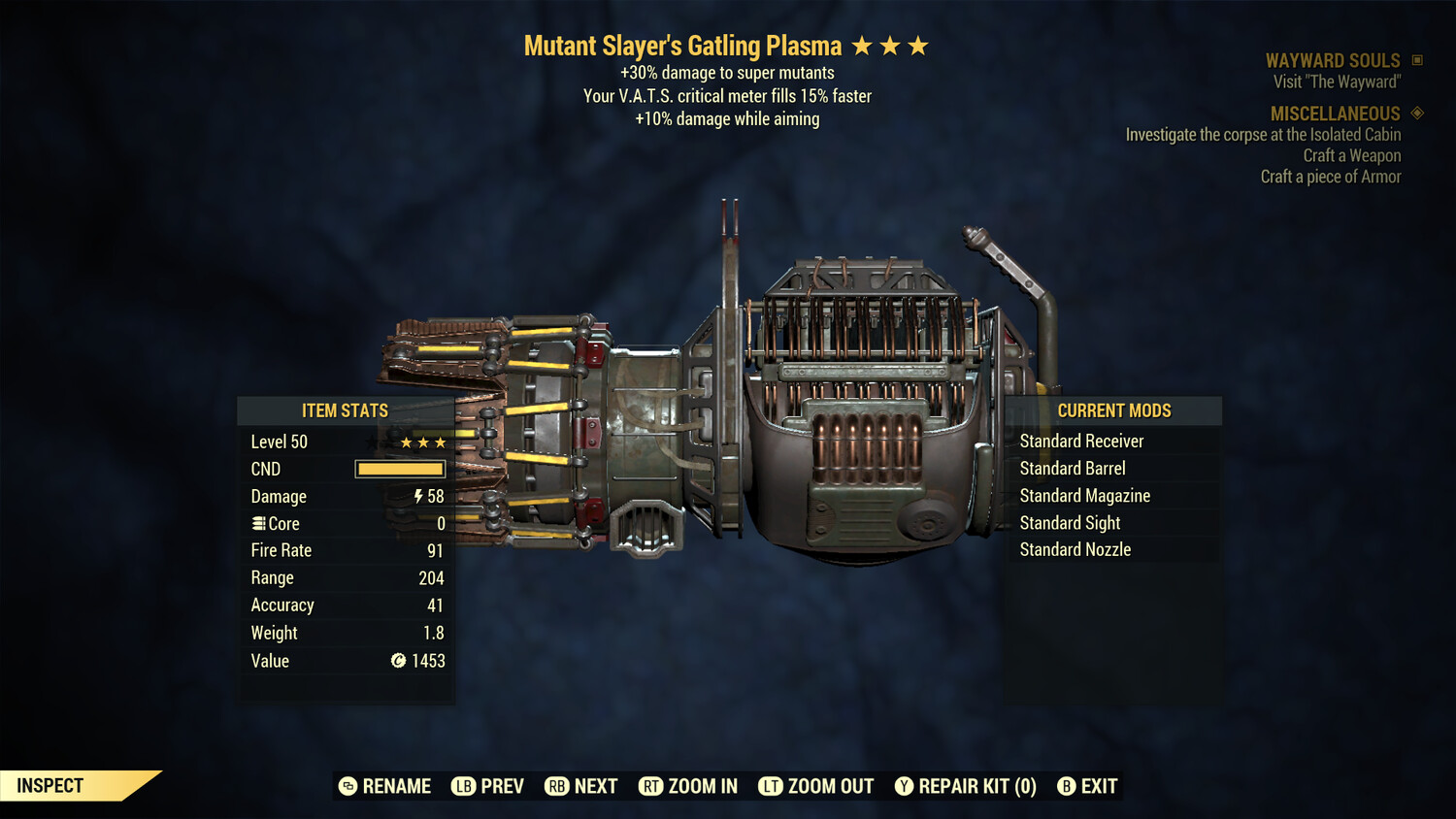Screen dimensions: 1456x819
Task: Expand the Item Stats panel header
Action: (345, 410)
